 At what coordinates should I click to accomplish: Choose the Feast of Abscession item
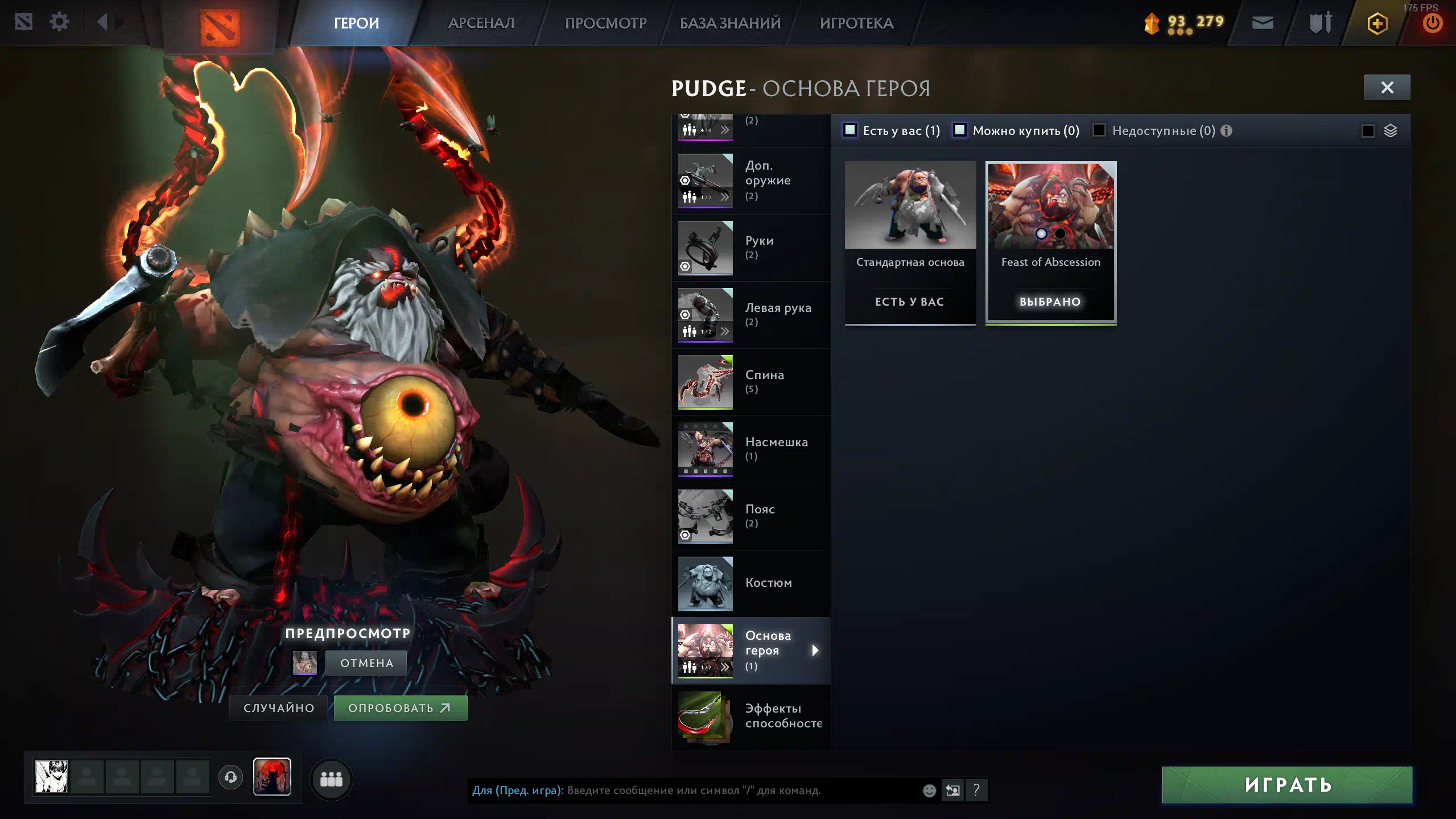[1050, 242]
